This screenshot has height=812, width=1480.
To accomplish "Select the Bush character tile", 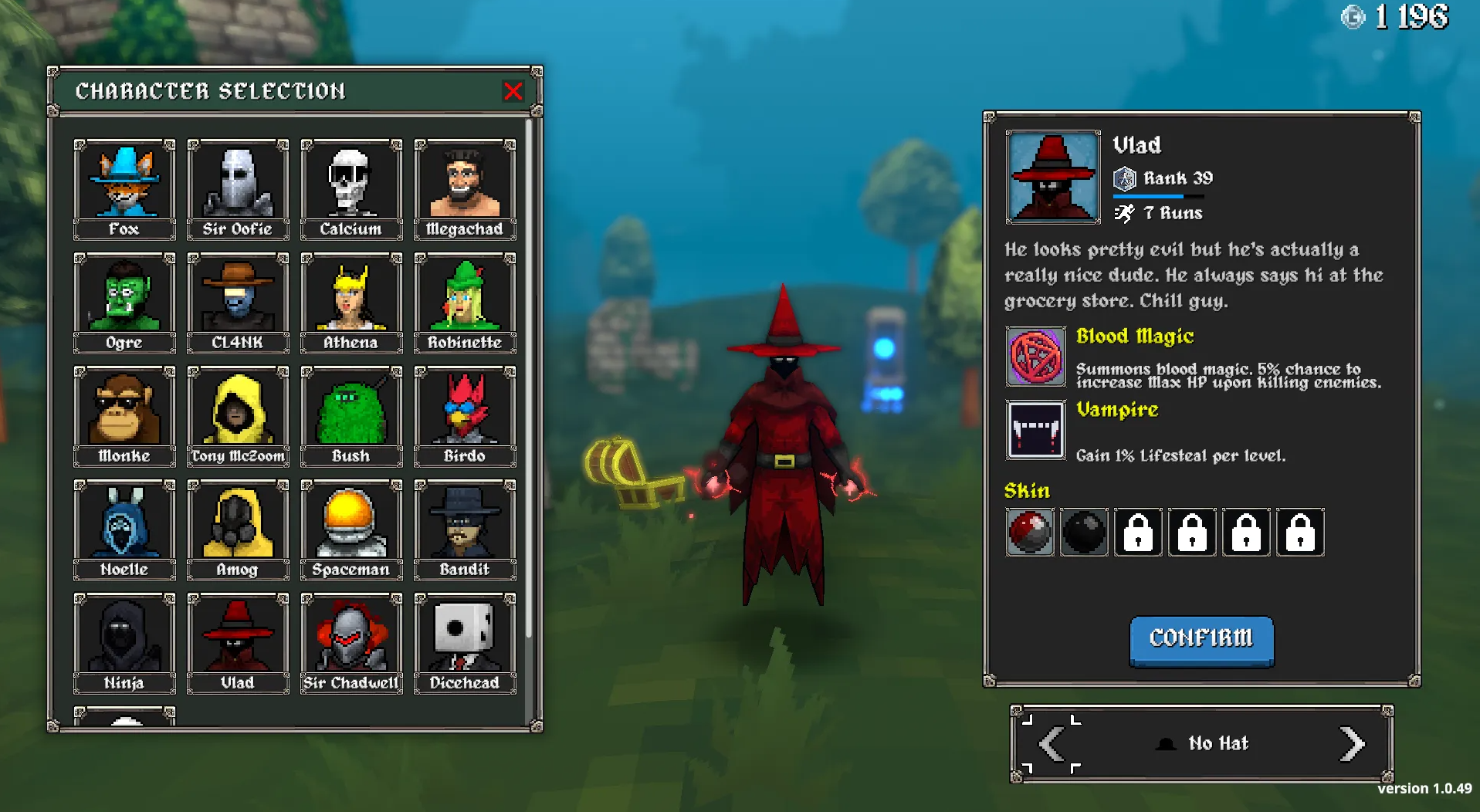I will pyautogui.click(x=351, y=415).
